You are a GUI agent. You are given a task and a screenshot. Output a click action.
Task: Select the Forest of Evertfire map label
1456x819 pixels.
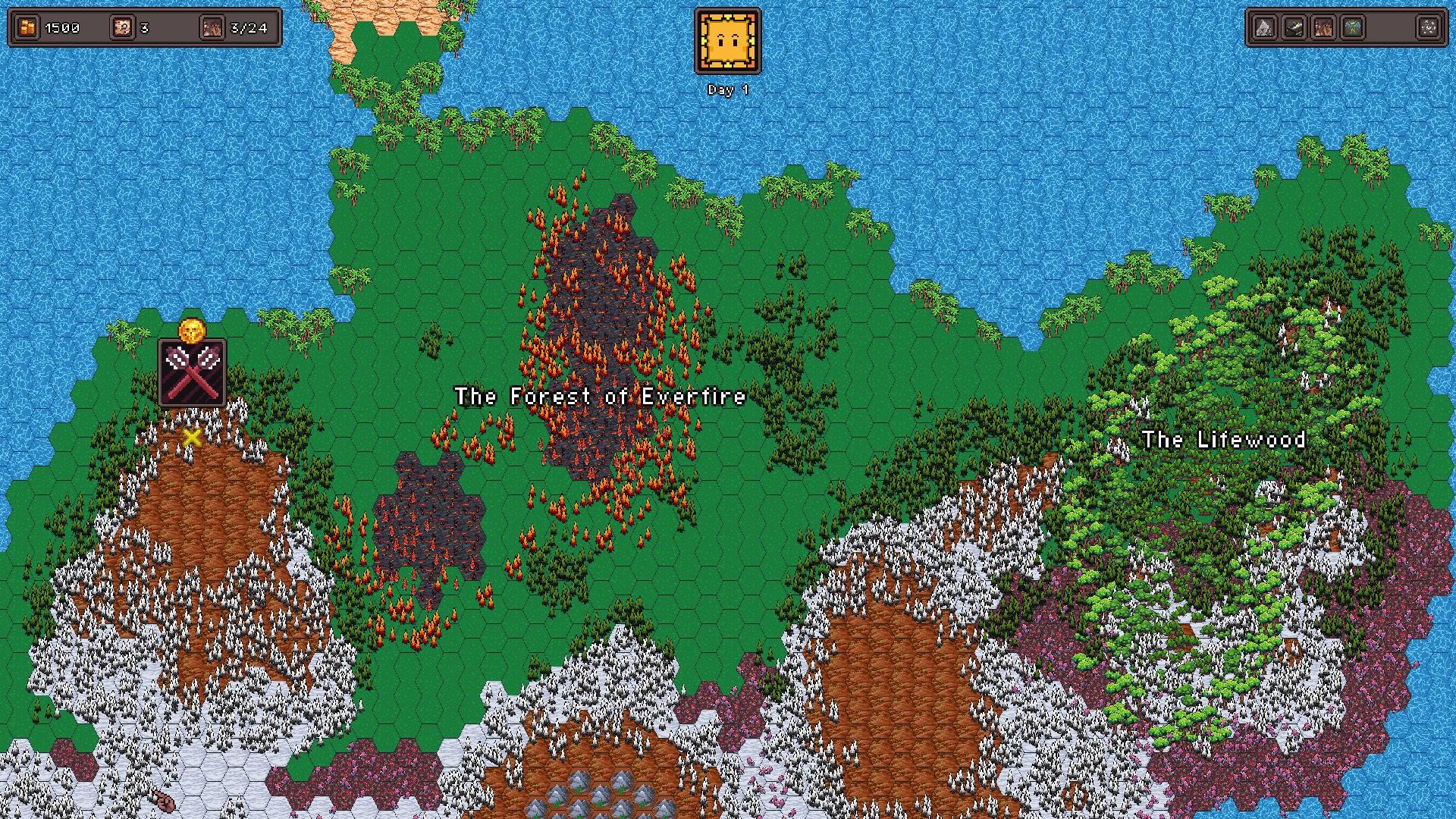click(x=599, y=396)
